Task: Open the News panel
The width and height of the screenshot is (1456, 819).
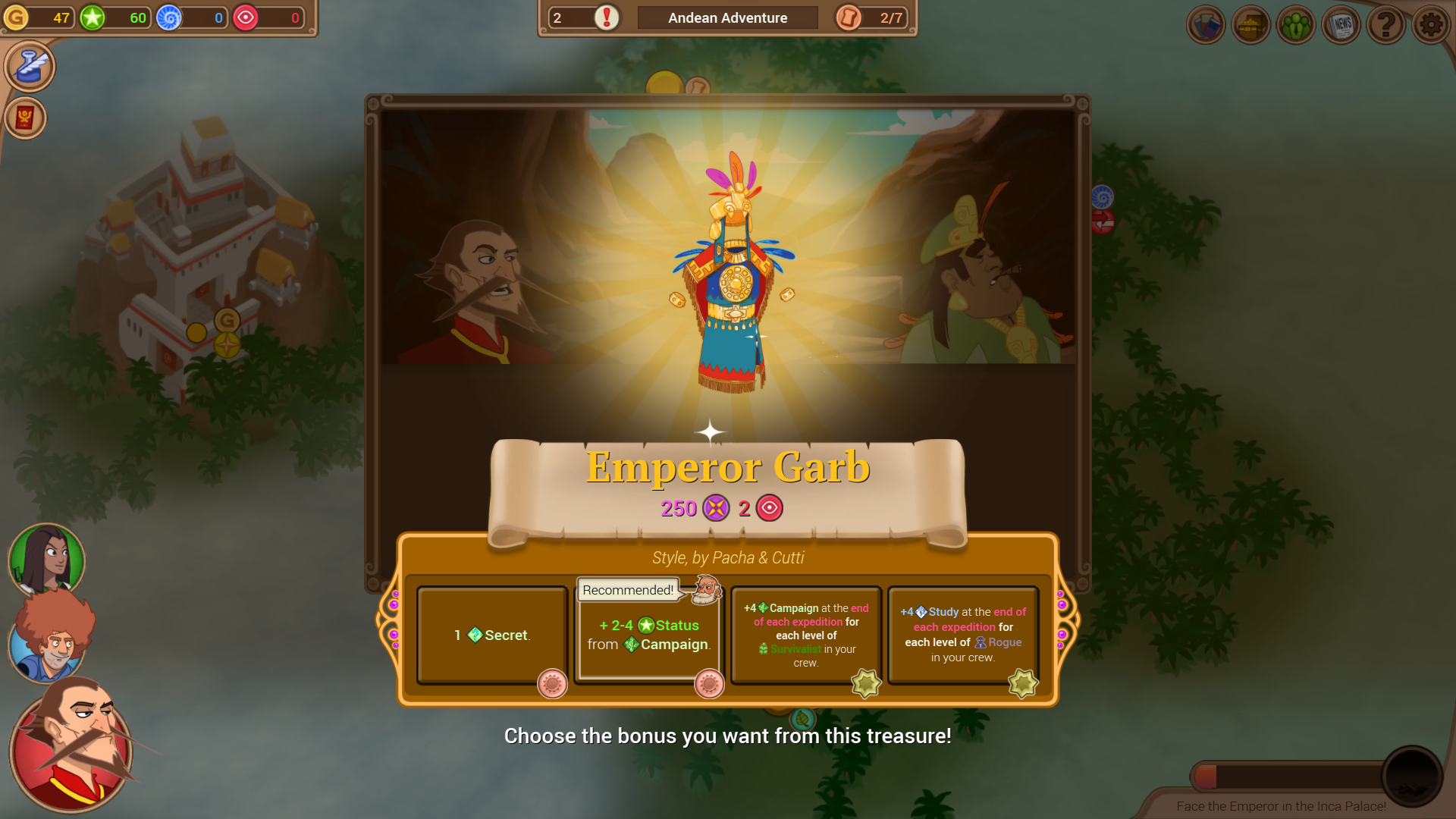Action: 1341,24
